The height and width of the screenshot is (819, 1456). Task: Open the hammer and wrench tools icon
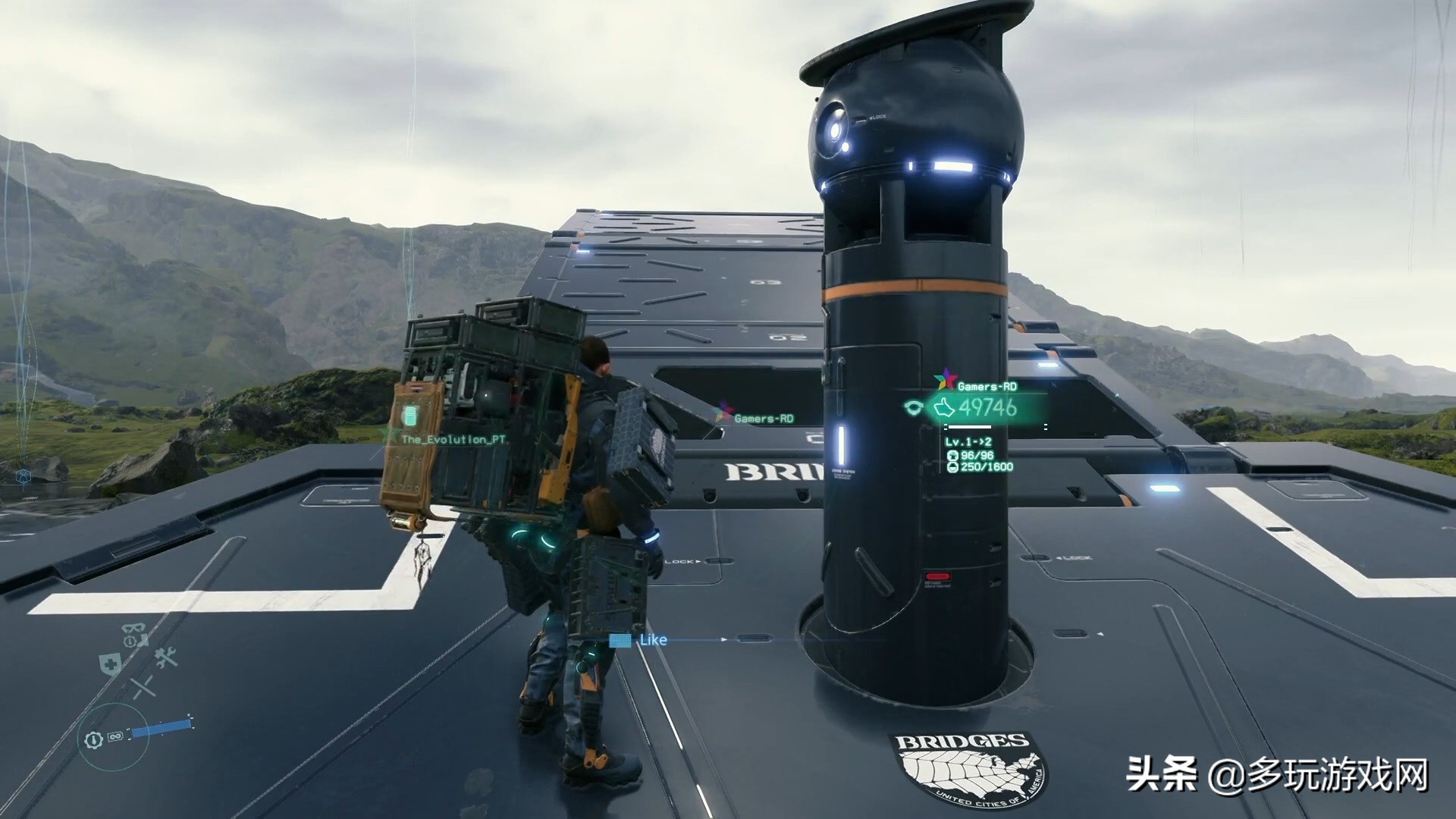pyautogui.click(x=165, y=658)
